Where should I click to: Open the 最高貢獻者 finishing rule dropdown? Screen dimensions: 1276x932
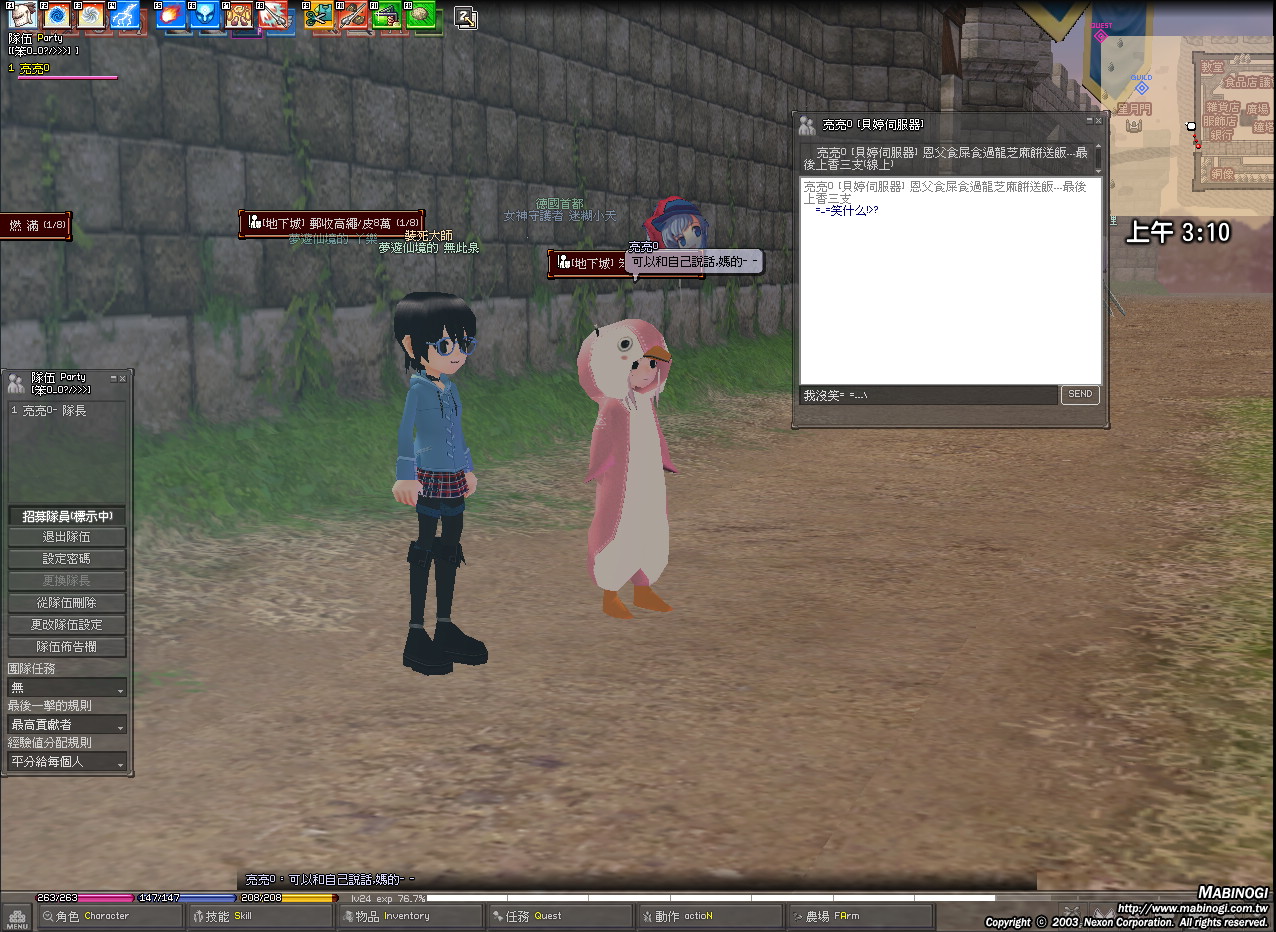[x=67, y=725]
